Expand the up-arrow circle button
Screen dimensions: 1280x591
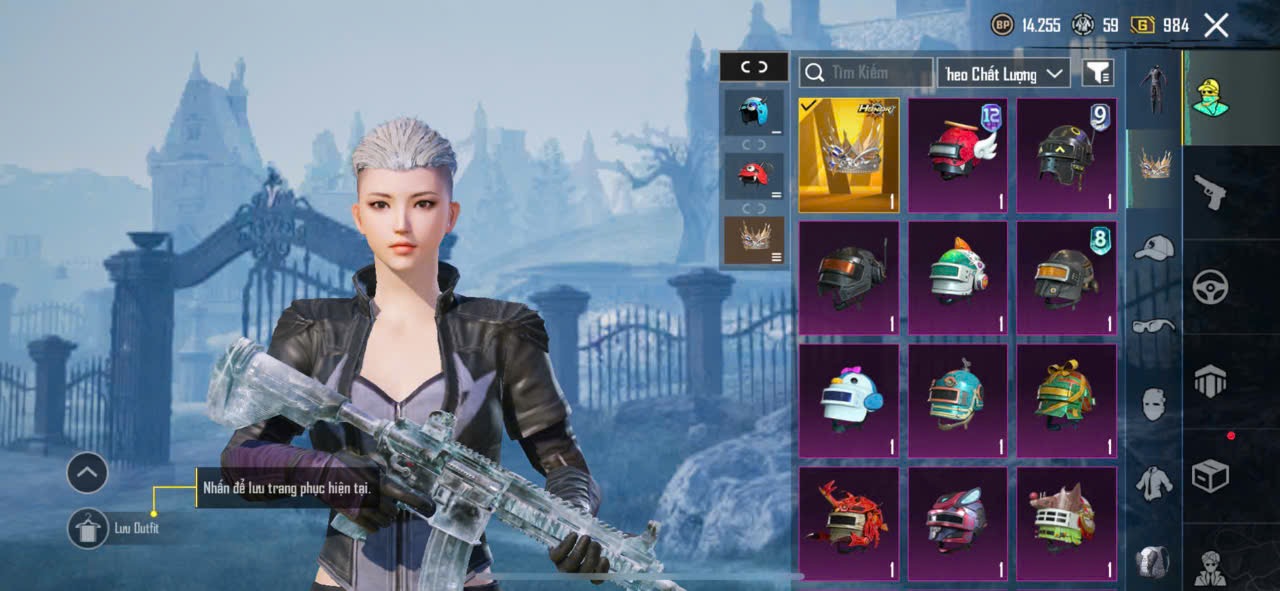[x=88, y=473]
